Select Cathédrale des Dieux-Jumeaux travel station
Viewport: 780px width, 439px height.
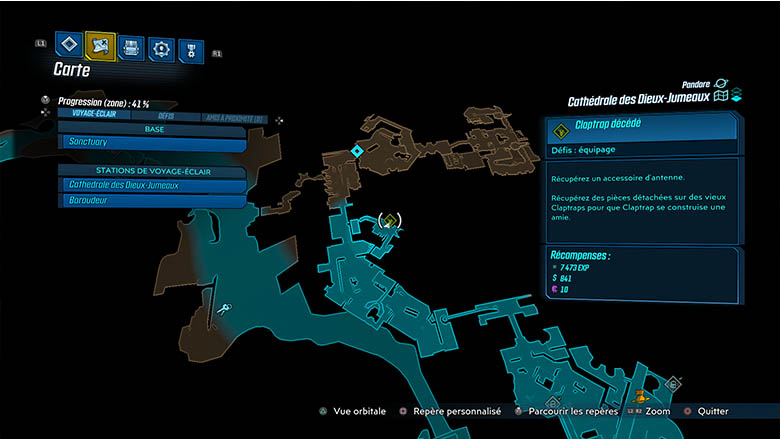(152, 185)
